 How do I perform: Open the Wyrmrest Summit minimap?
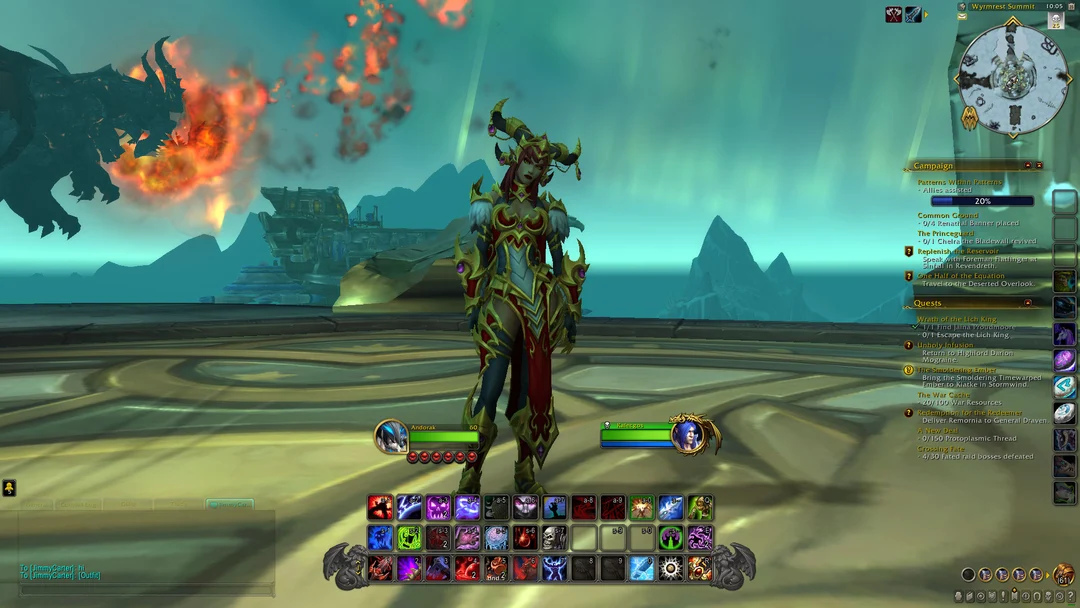1013,78
